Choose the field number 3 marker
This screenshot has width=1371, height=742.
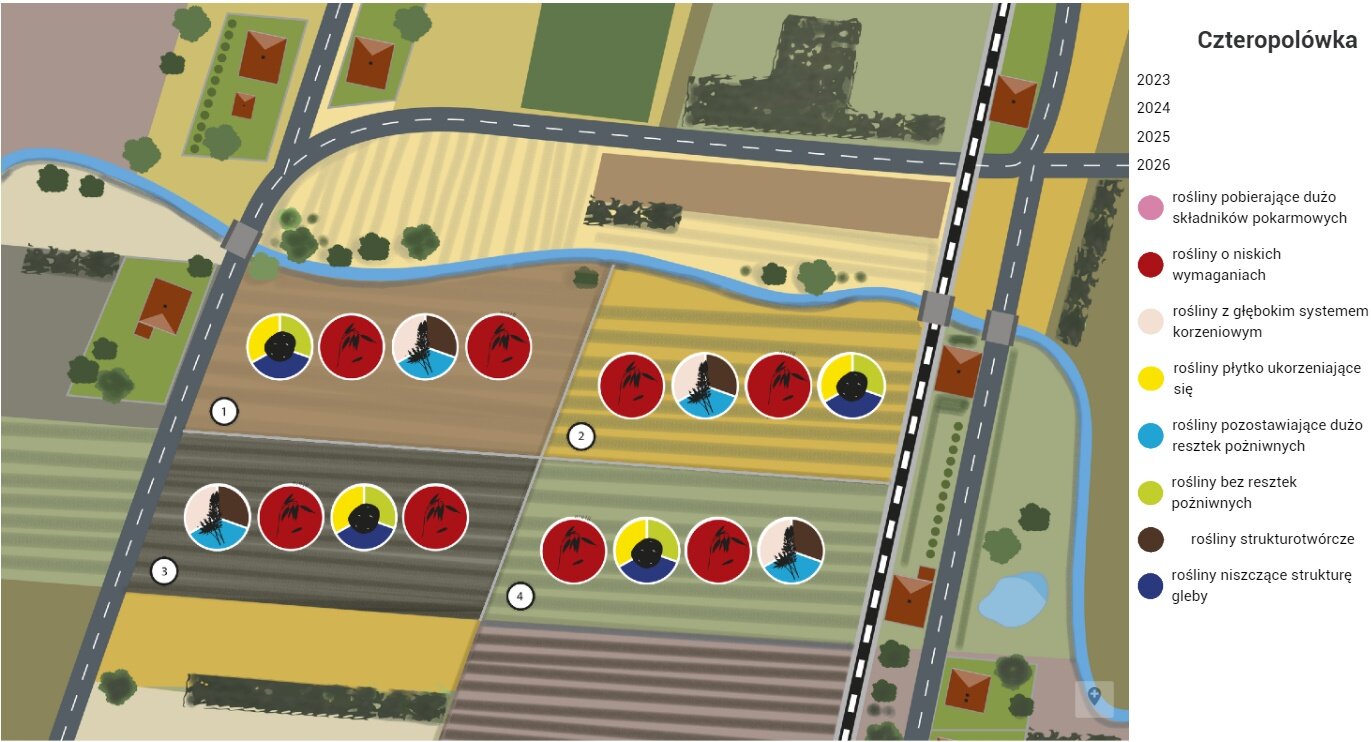tap(163, 572)
